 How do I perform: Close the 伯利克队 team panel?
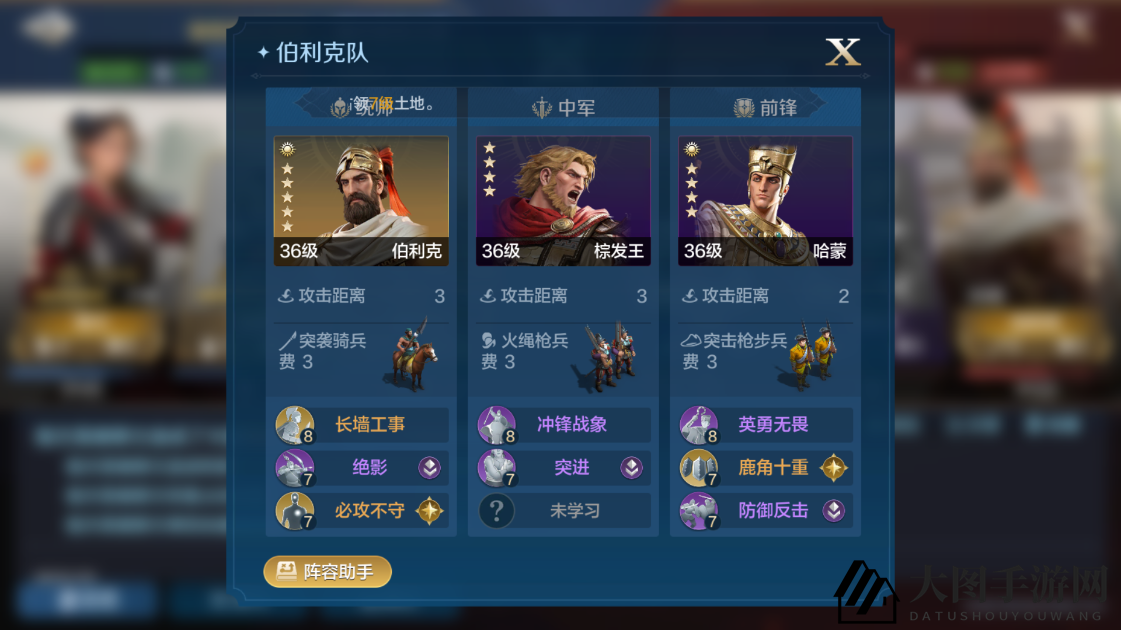(x=842, y=52)
